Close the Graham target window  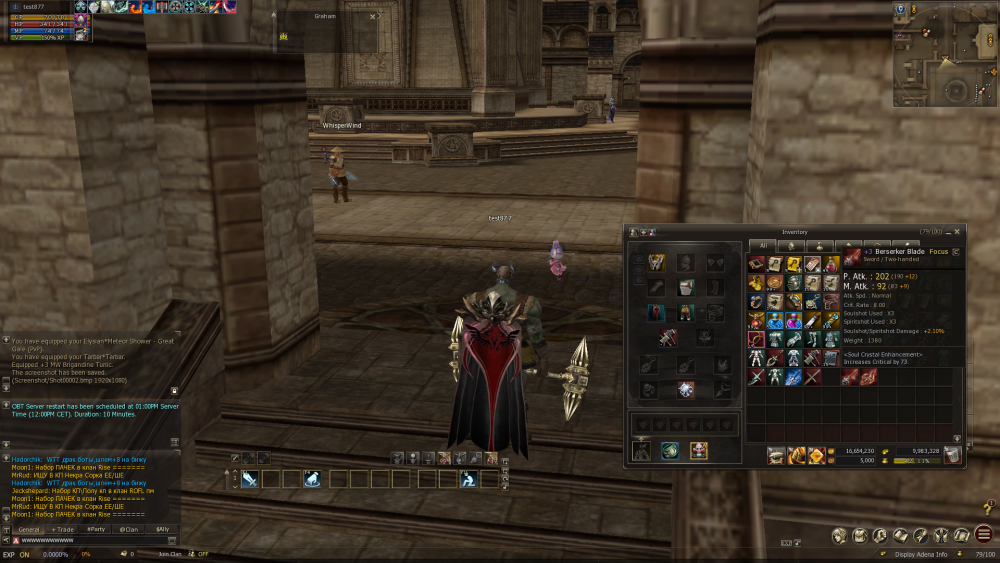pyautogui.click(x=372, y=17)
